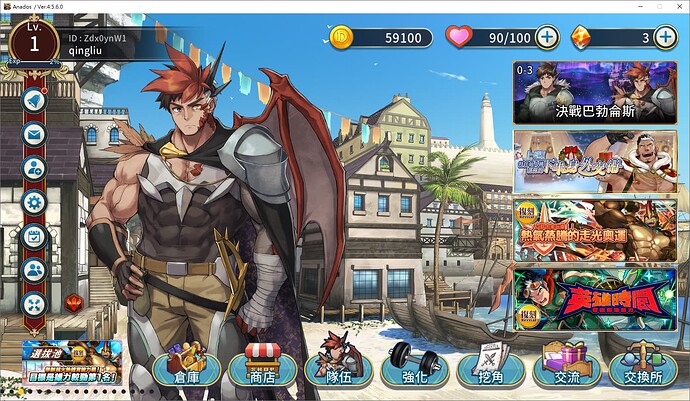The width and height of the screenshot is (690, 401).
Task: Add gems with the gem plus button
Action: click(666, 38)
